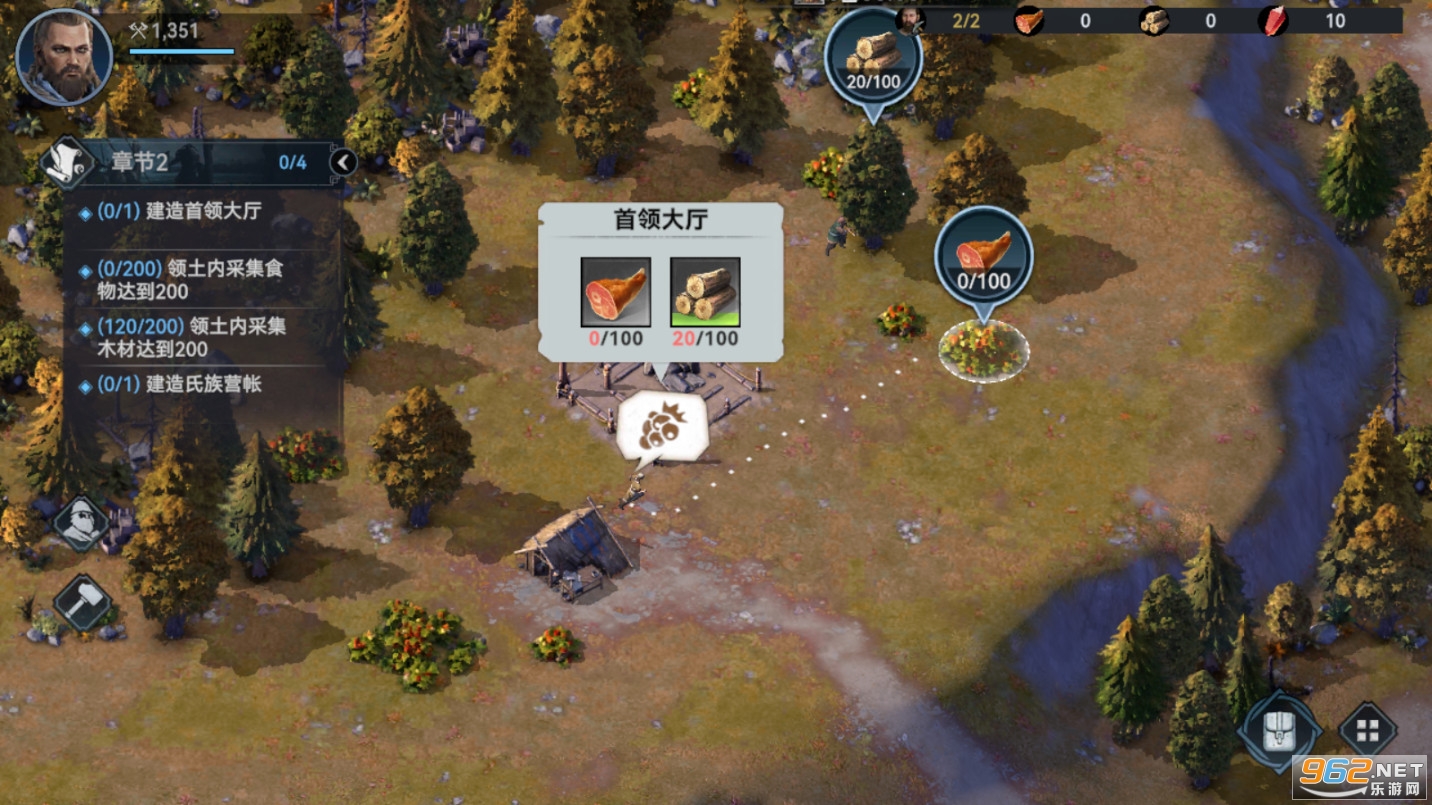This screenshot has width=1432, height=805.
Task: Collapse the chapter 2 quest panel arrow
Action: tap(343, 162)
